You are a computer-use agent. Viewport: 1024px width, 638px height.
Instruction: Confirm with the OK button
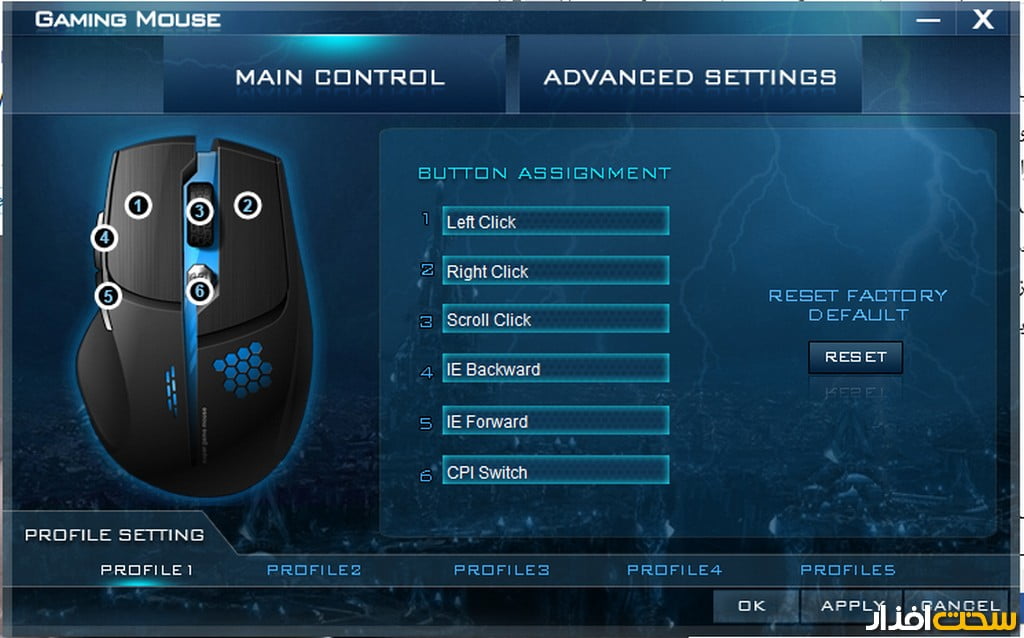[752, 605]
